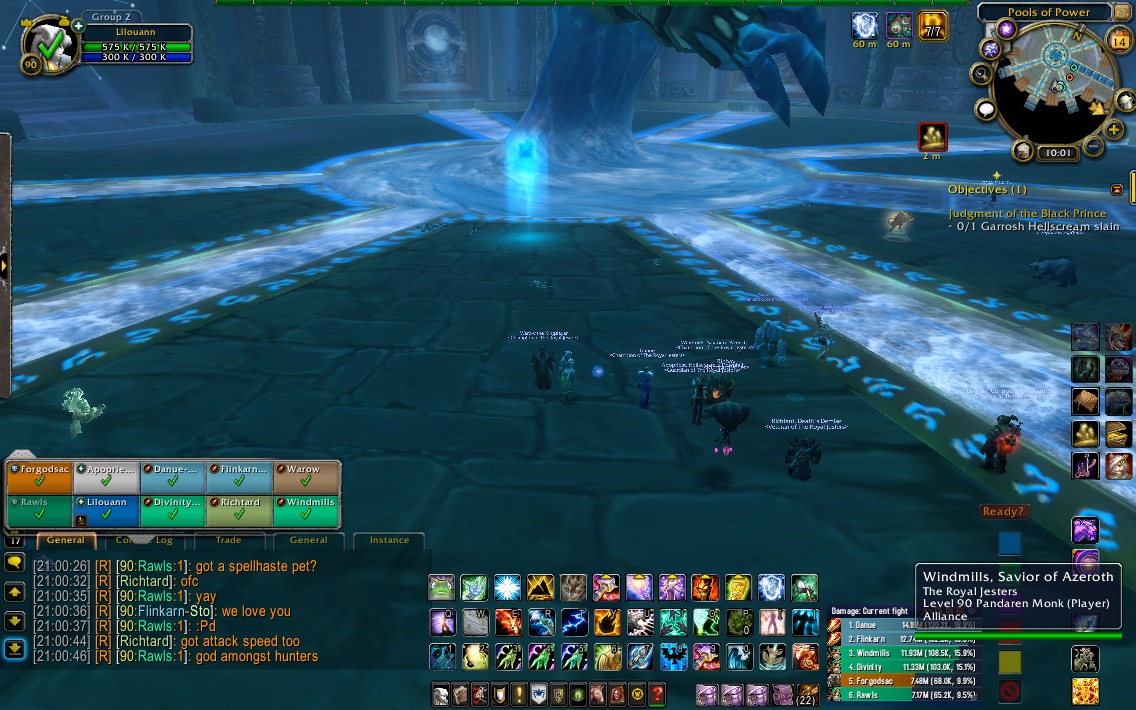
Task: Switch to the Instance chat tab
Action: point(389,540)
